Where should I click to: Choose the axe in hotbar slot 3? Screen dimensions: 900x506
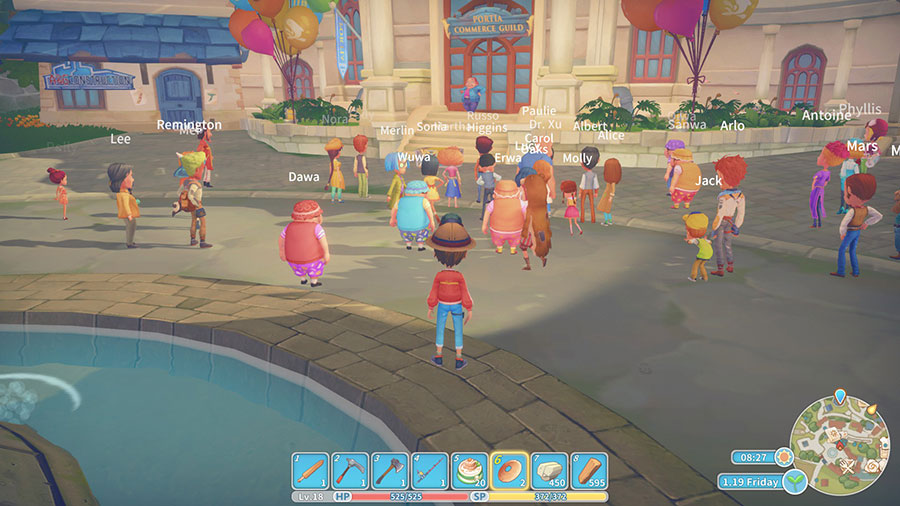click(390, 471)
